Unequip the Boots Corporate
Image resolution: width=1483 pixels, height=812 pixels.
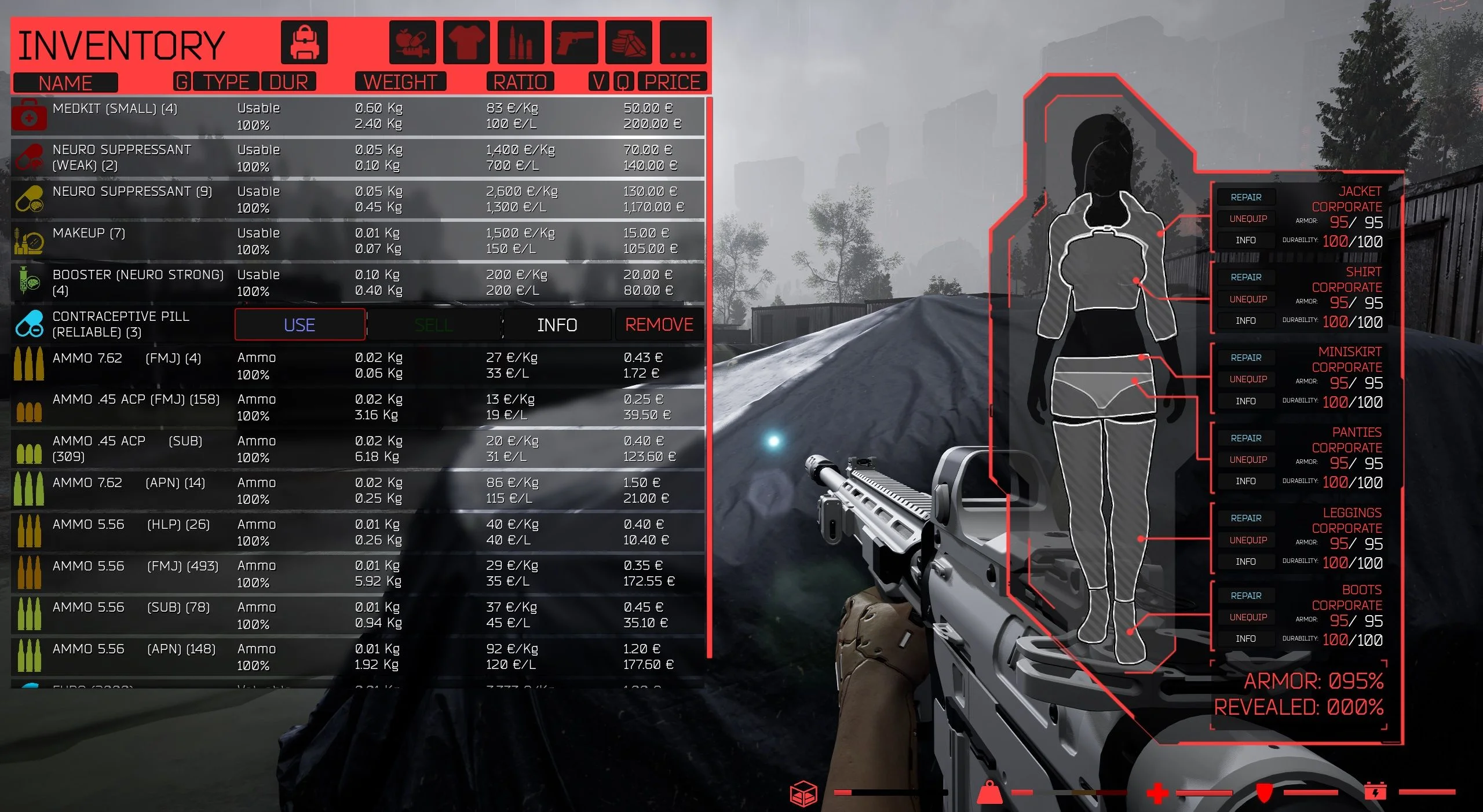tap(1248, 617)
